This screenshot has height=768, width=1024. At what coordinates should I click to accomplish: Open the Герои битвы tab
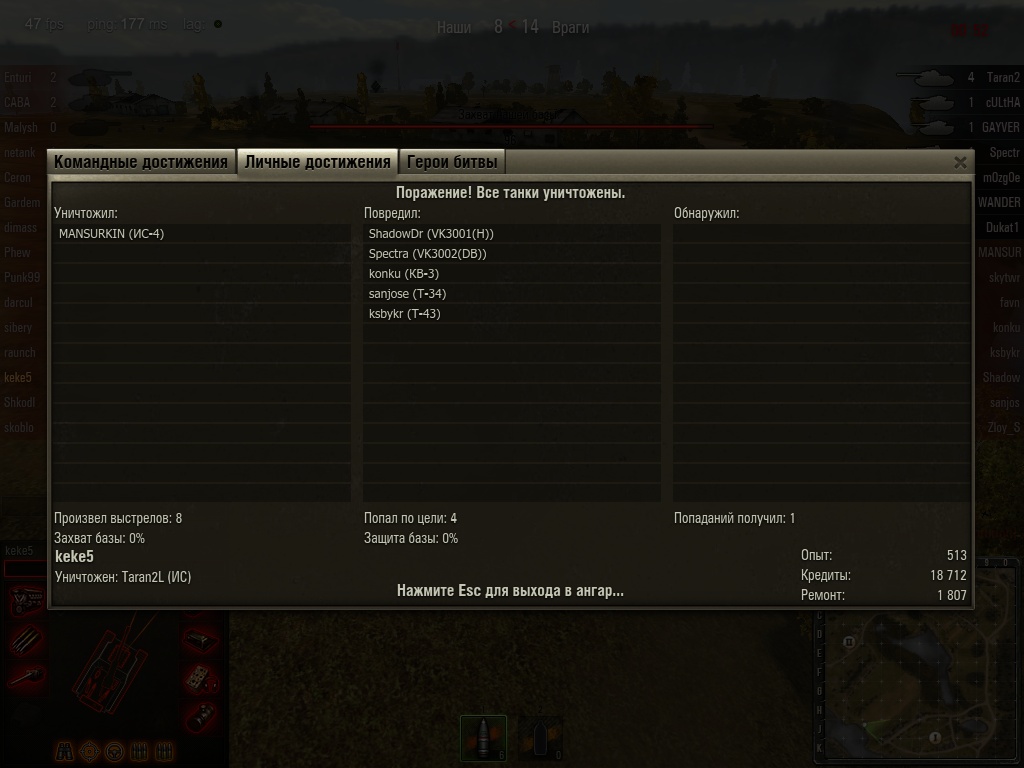451,162
